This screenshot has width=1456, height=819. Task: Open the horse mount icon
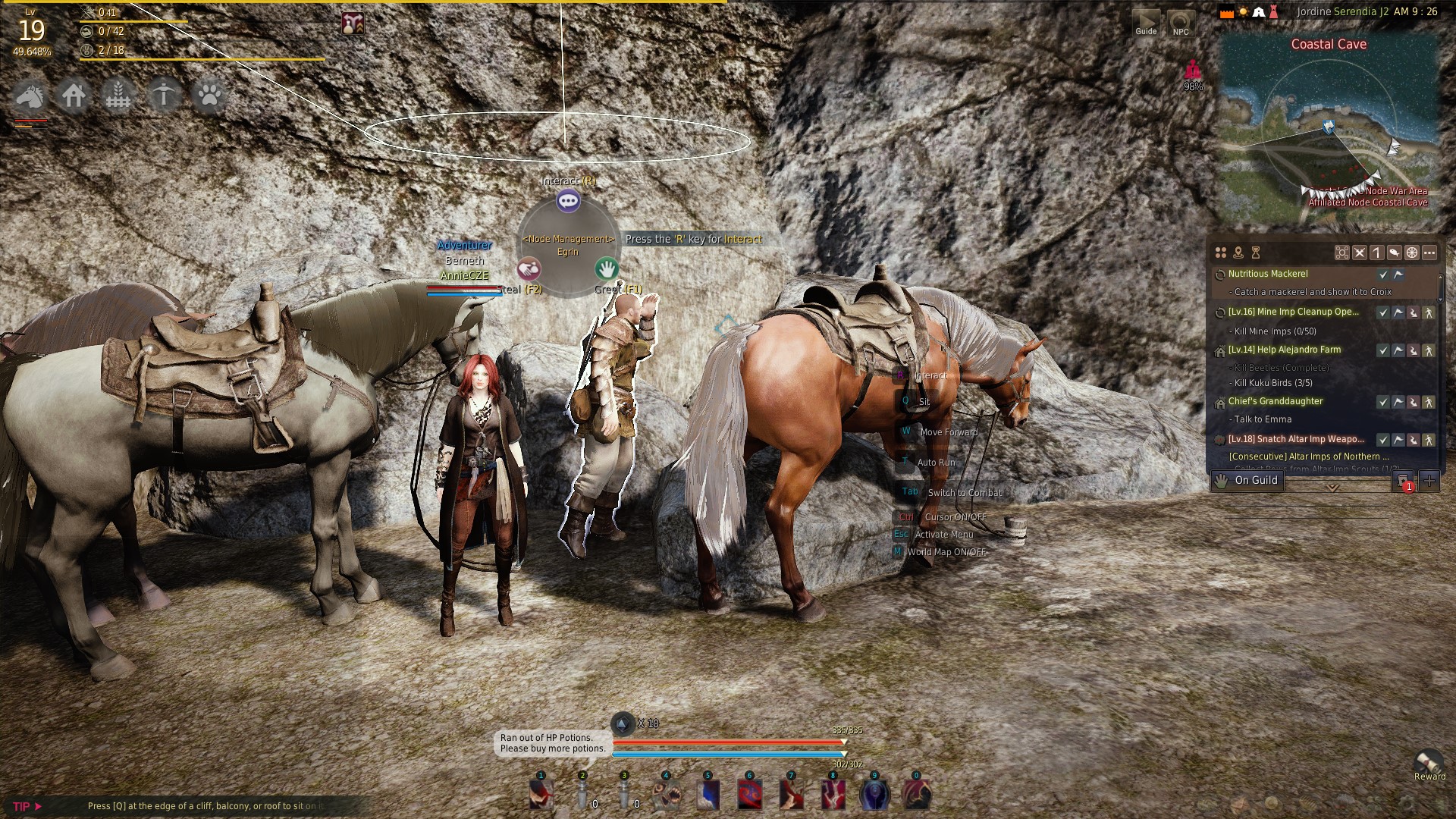click(x=29, y=96)
